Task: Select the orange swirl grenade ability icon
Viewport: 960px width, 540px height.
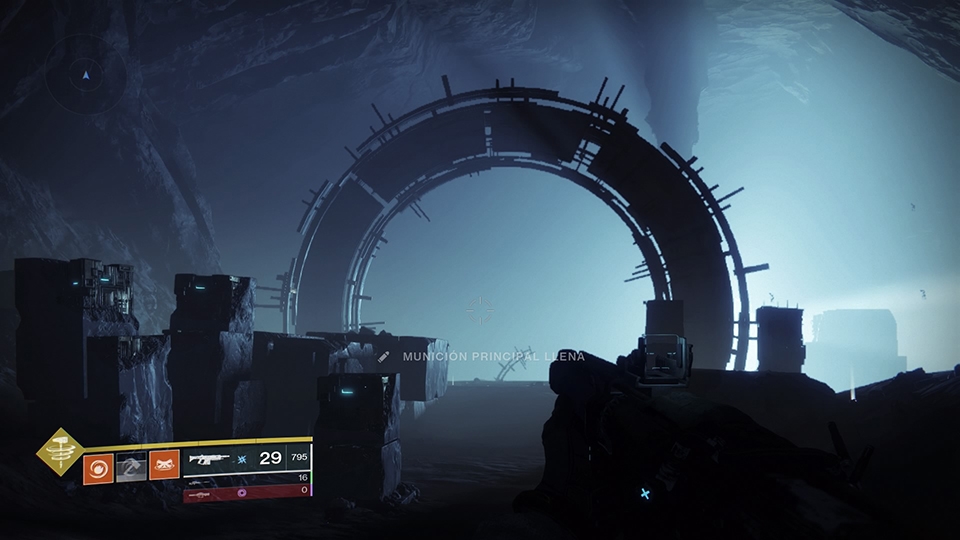Action: (98, 466)
